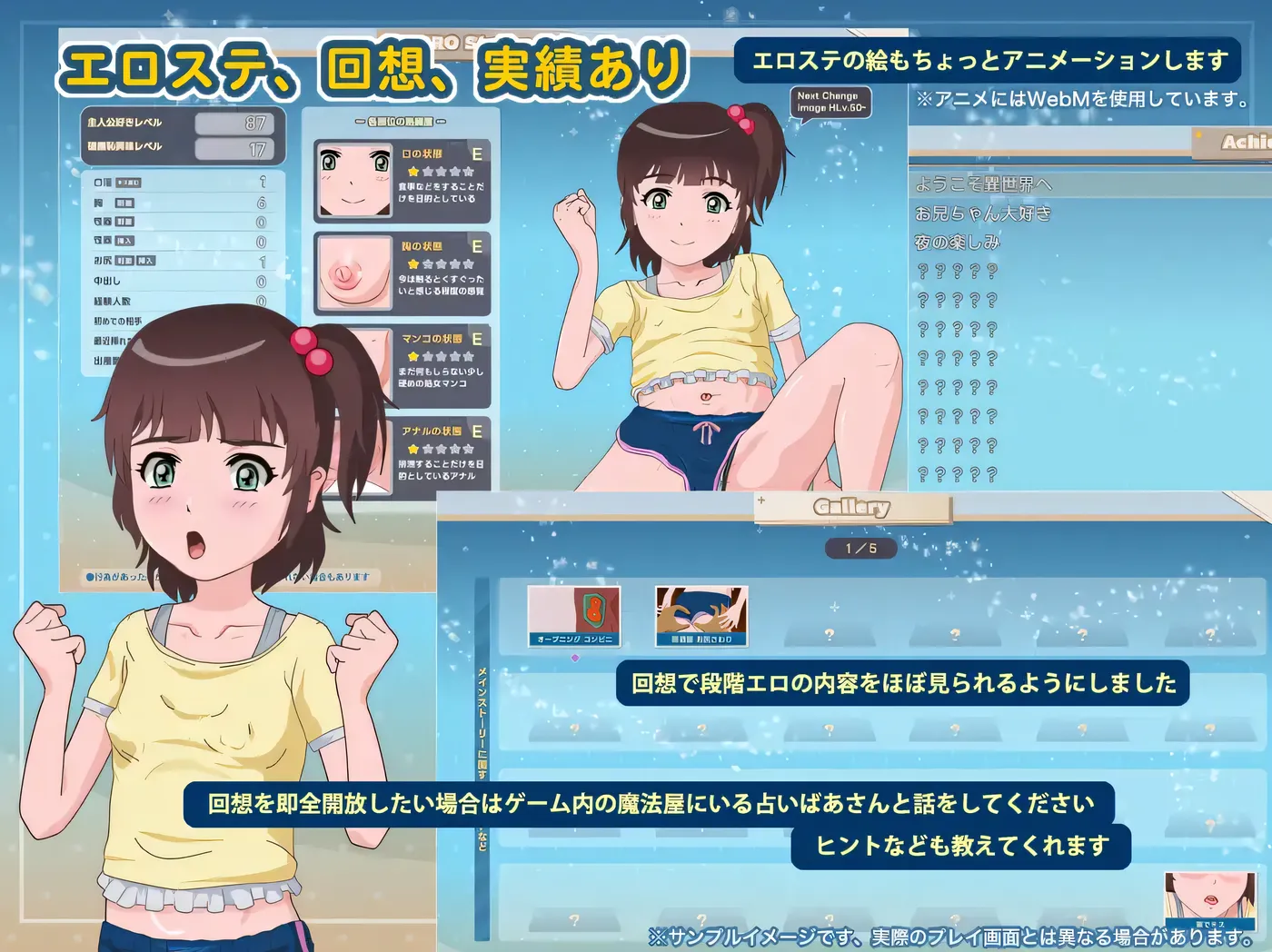Select the ようこそ異世界へ achievement entry
The height and width of the screenshot is (952, 1272).
[x=984, y=184]
